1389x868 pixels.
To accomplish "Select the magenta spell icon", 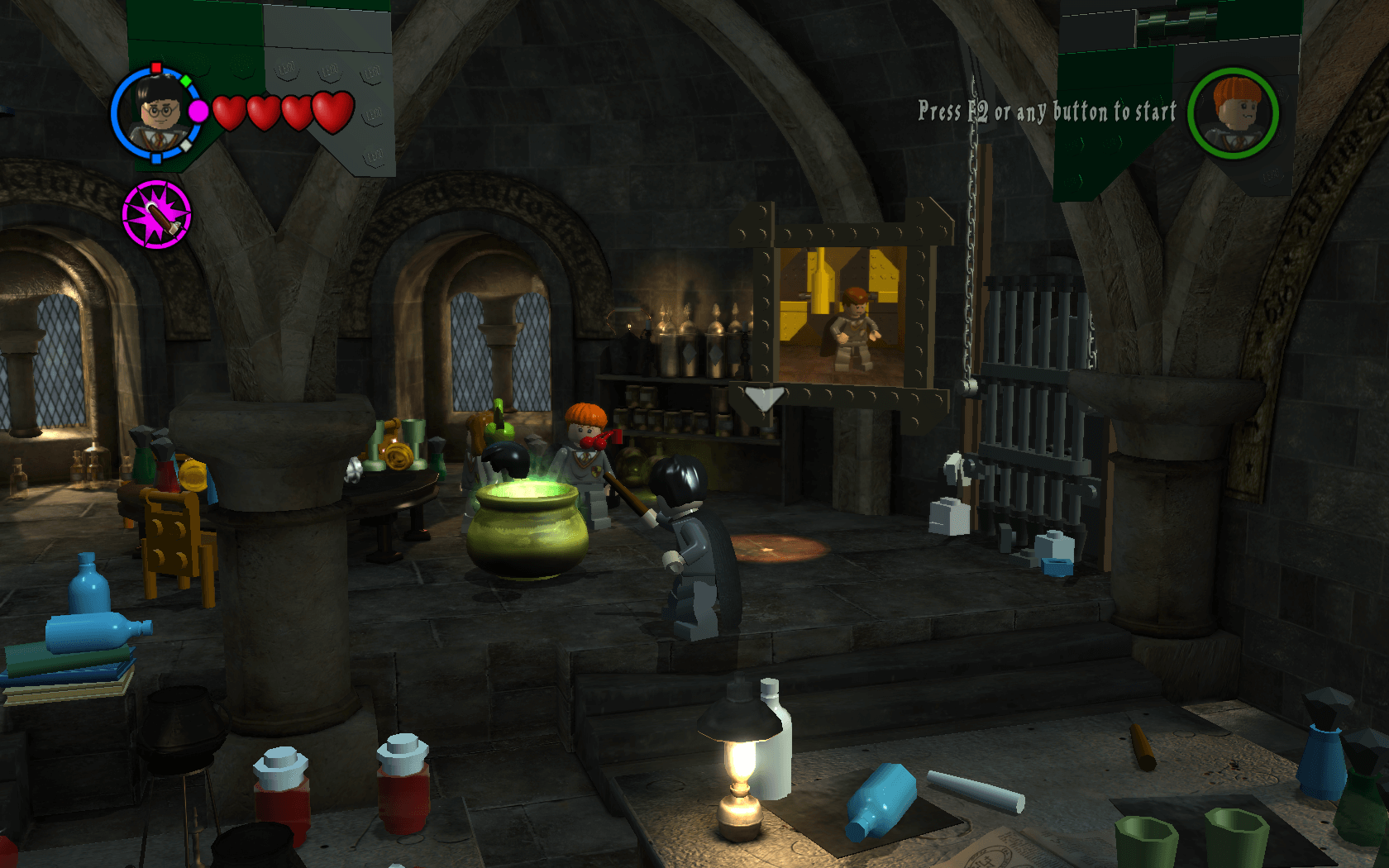I will [x=156, y=215].
